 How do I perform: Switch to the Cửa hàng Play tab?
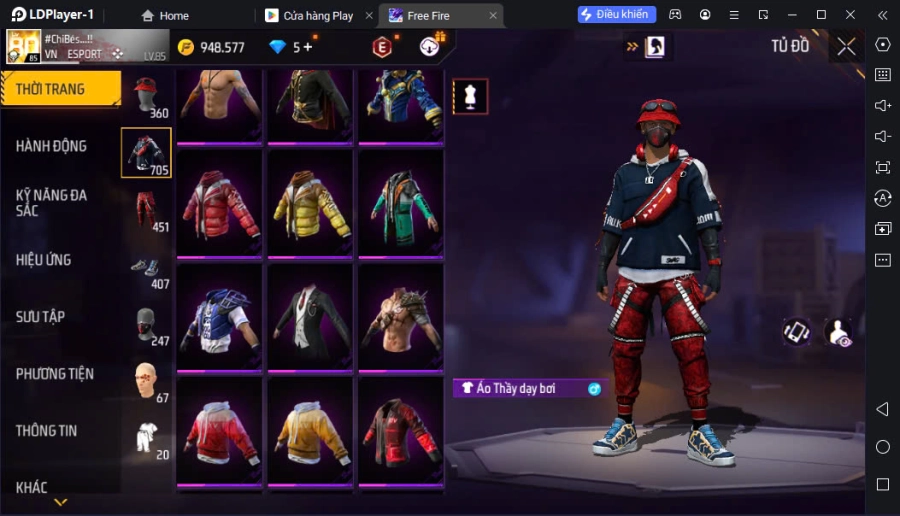coord(318,16)
